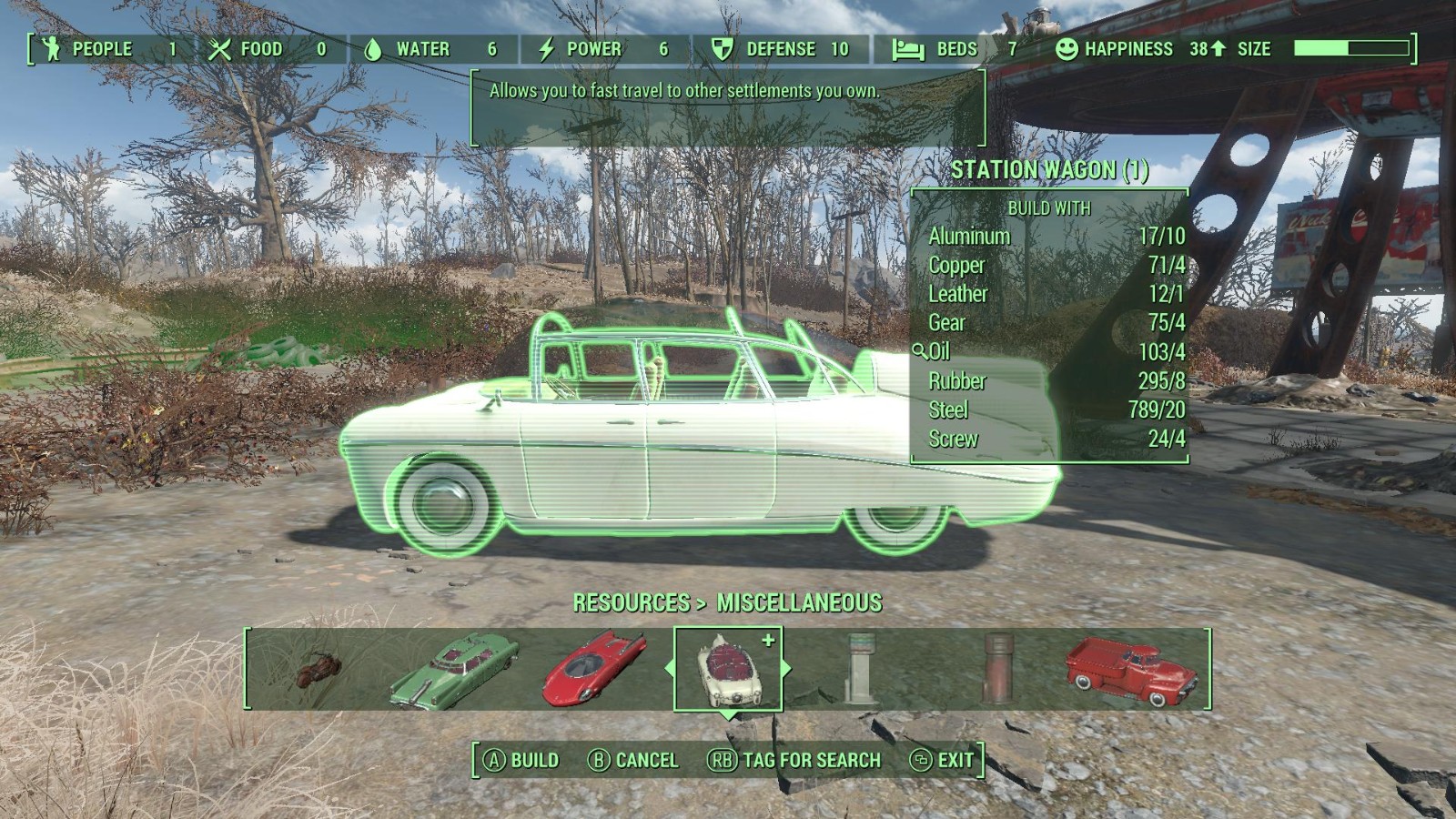Select the tagged Oil component row
1456x819 pixels.
(1051, 351)
